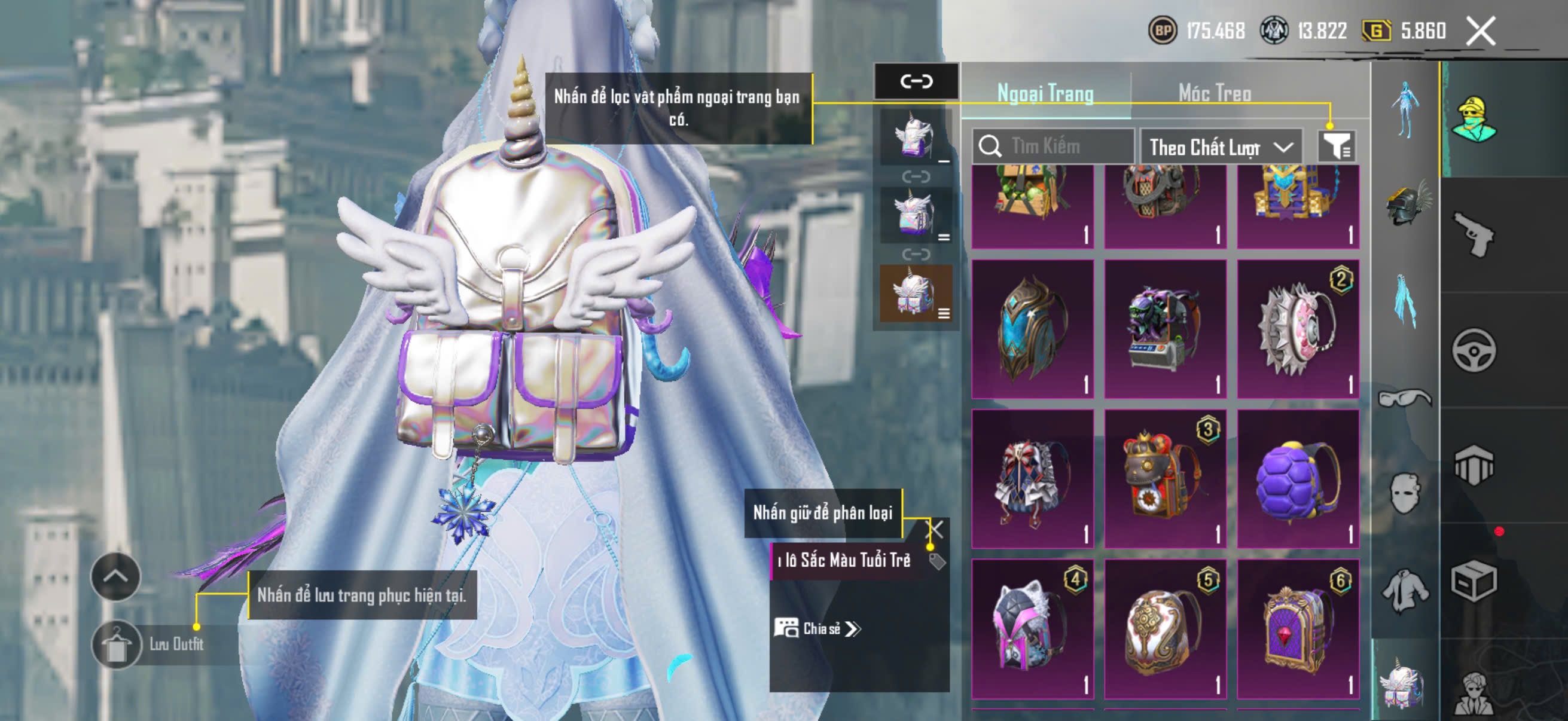Switch to the Móc Treo tab
1568x721 pixels.
coord(1215,93)
